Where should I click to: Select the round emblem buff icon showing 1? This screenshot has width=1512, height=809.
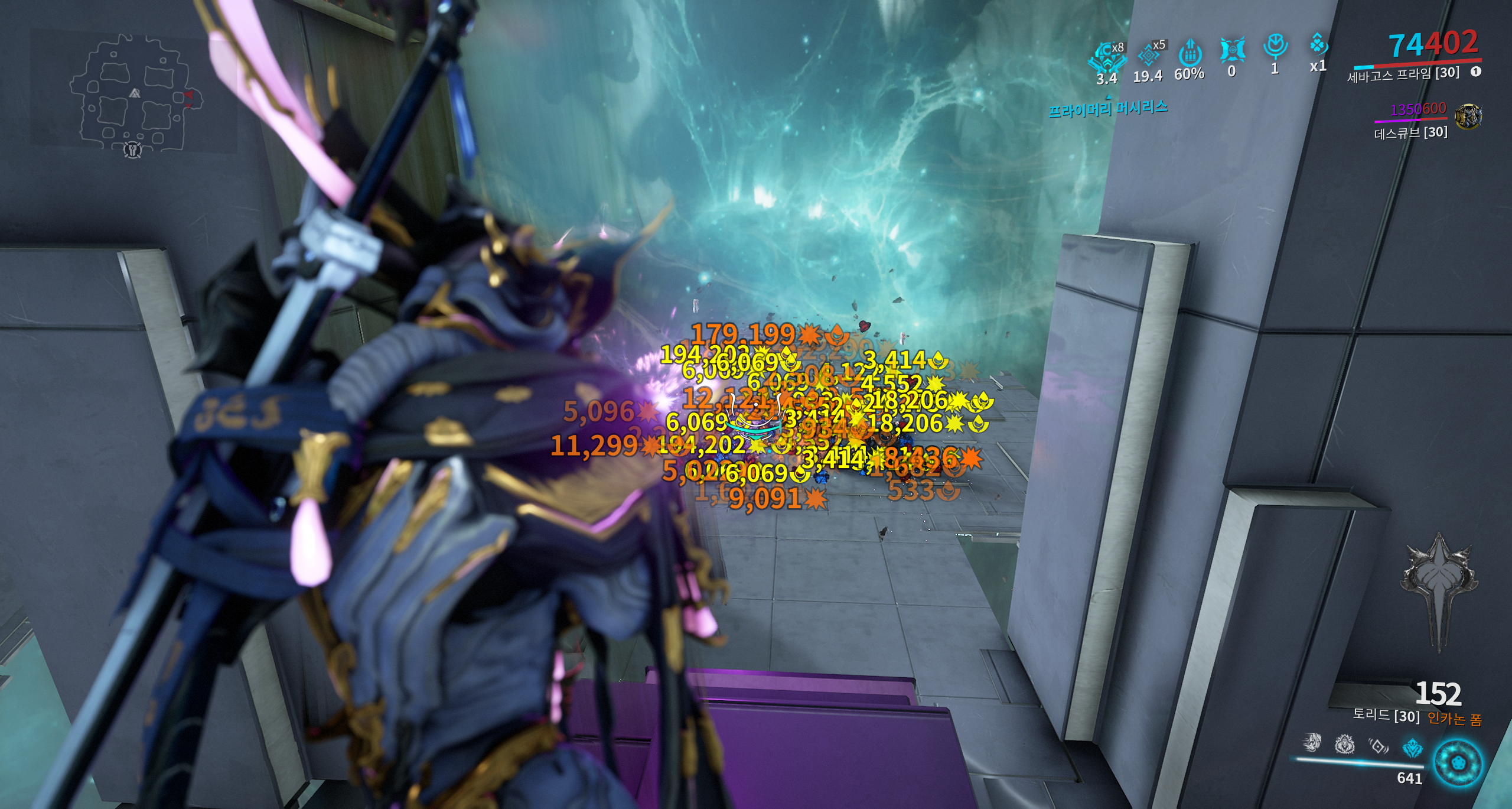pyautogui.click(x=1275, y=46)
